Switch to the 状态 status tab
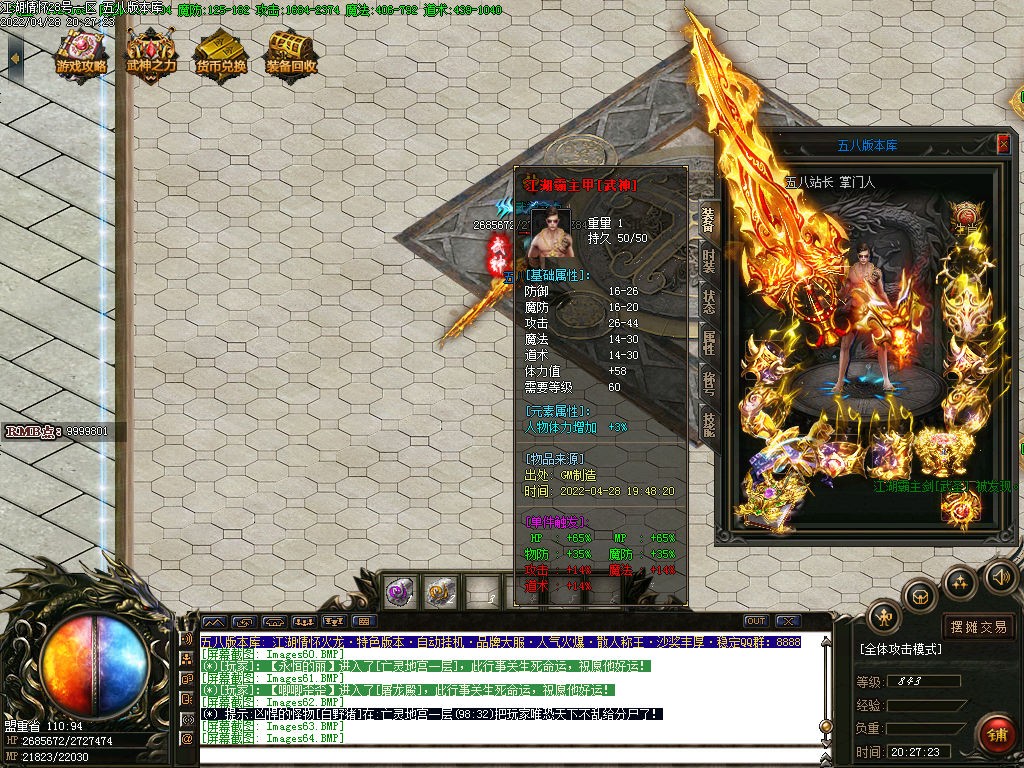The width and height of the screenshot is (1024, 768). coord(708,300)
